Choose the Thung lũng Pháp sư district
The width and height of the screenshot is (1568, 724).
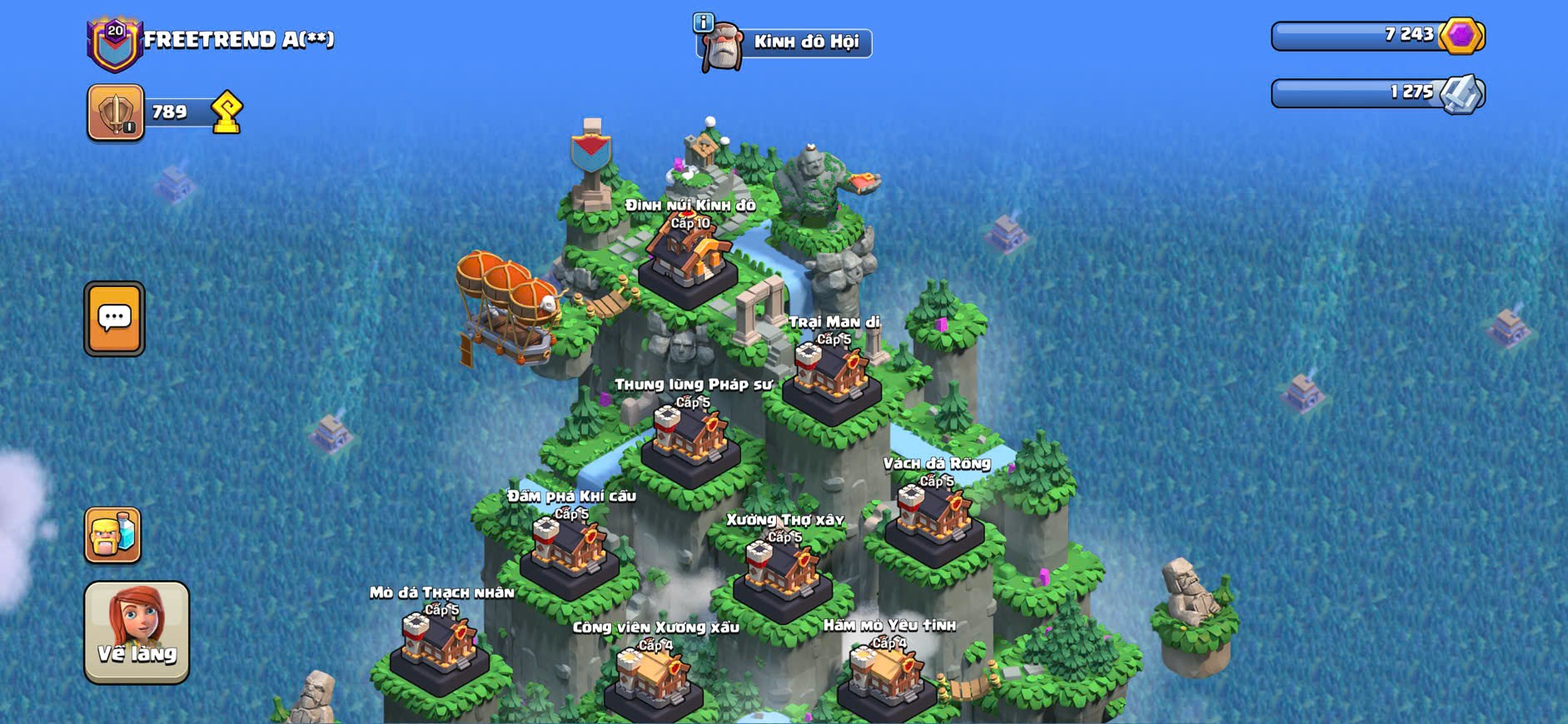pyautogui.click(x=690, y=441)
